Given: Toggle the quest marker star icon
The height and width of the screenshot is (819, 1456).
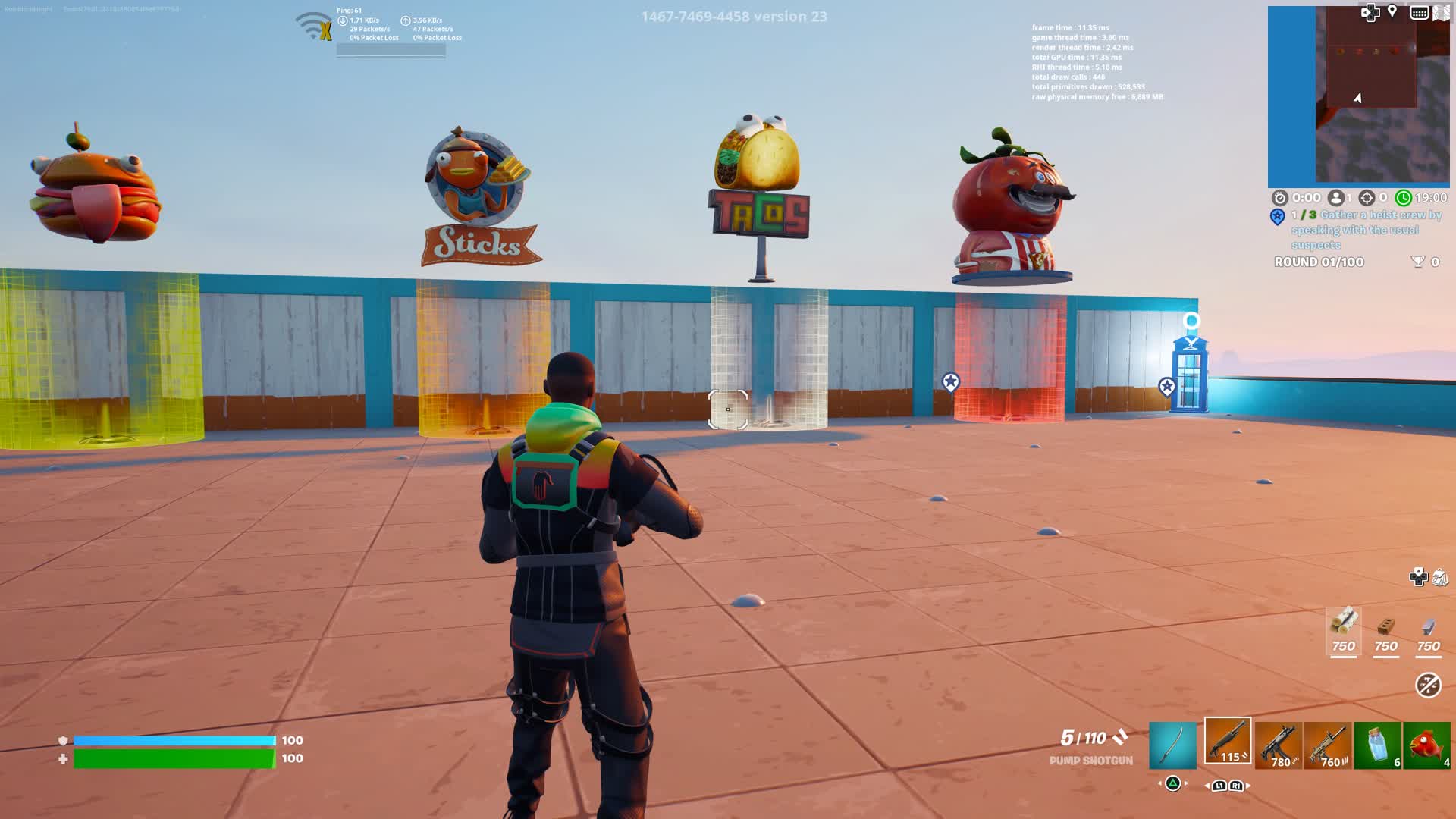Looking at the screenshot, I should pyautogui.click(x=1277, y=217).
